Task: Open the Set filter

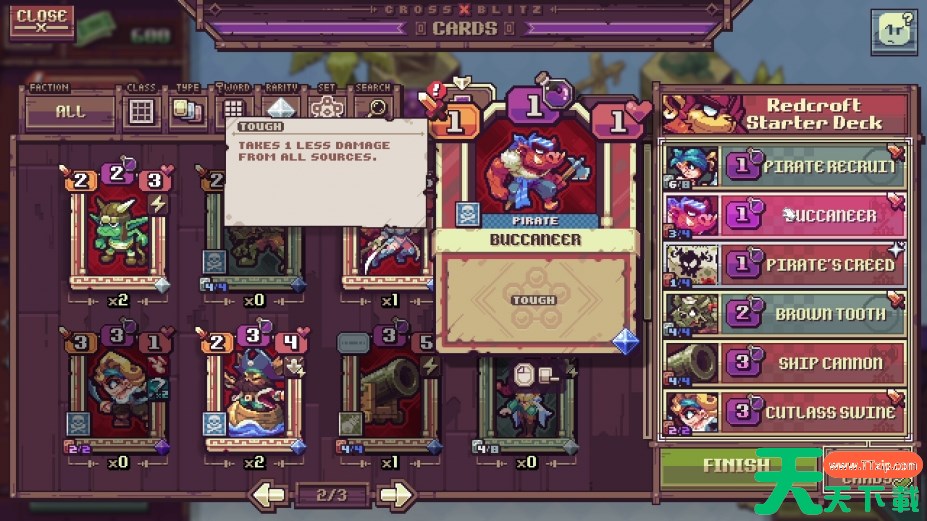Action: (326, 110)
